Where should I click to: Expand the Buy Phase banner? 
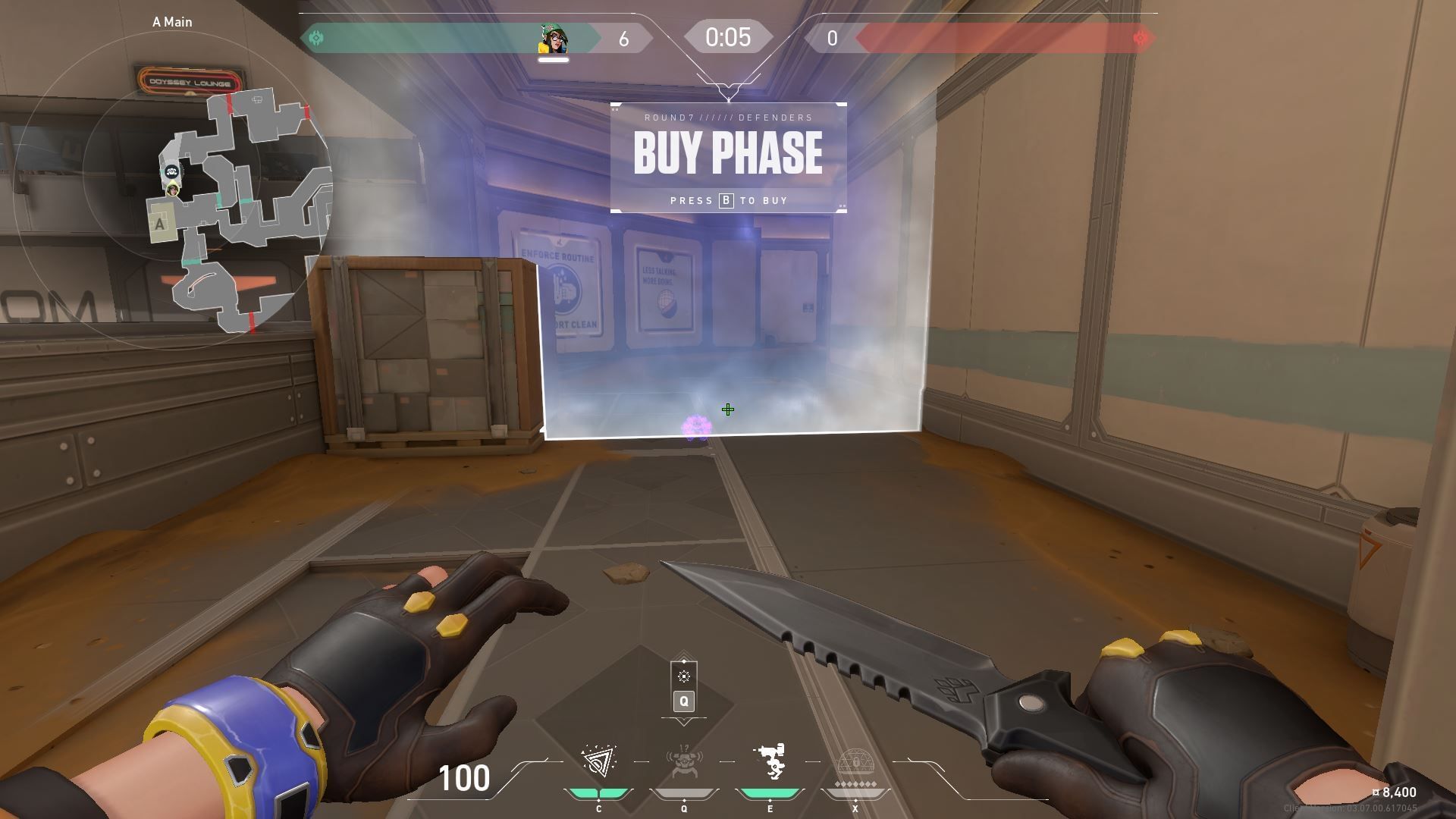coord(727,152)
